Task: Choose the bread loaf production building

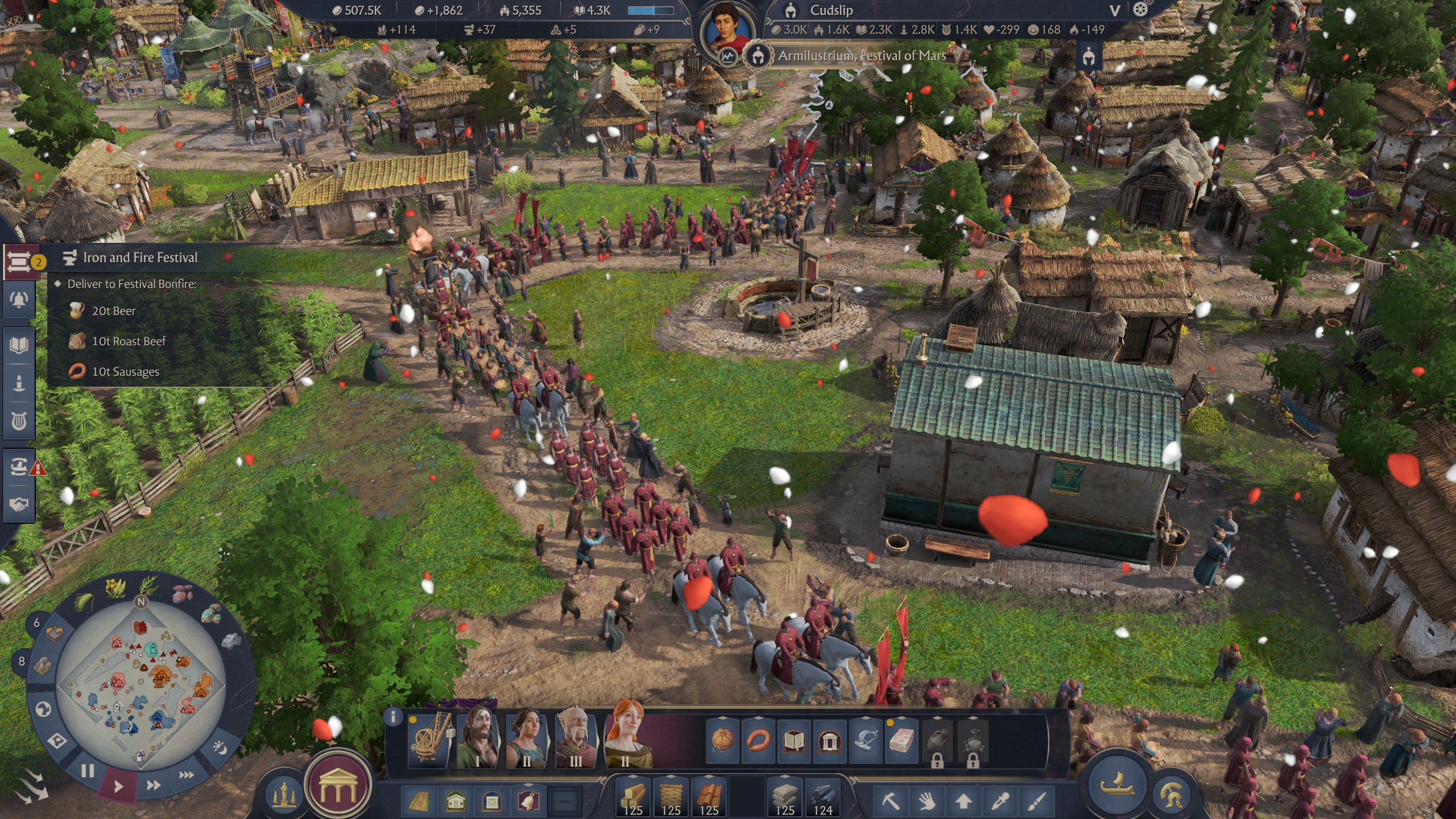Action: click(x=722, y=740)
